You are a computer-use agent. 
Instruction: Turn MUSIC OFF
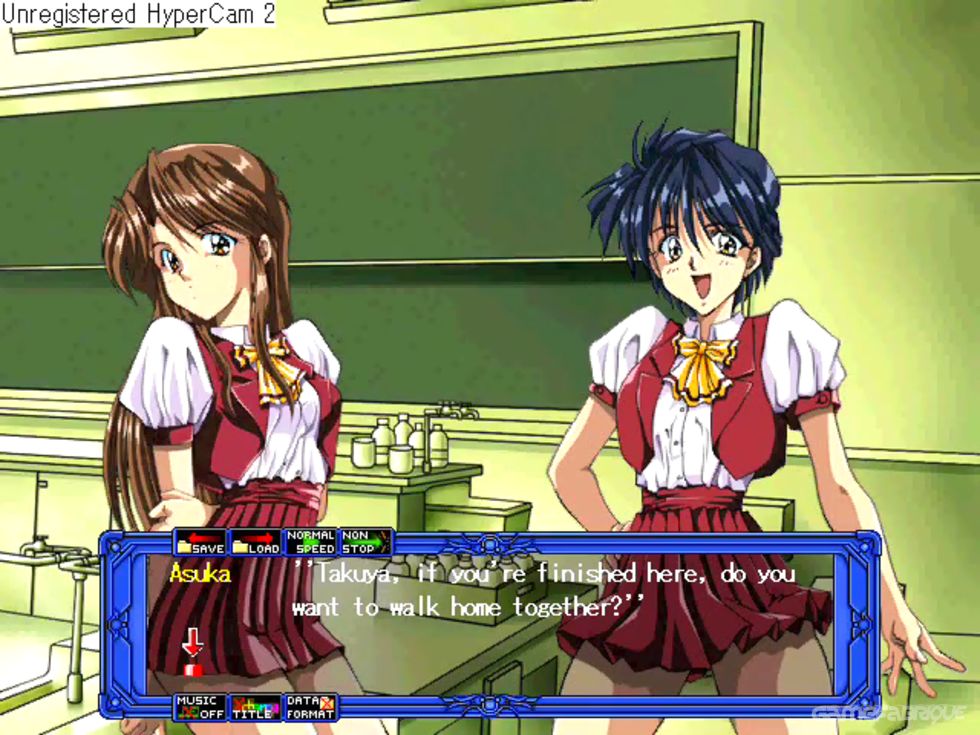point(200,707)
